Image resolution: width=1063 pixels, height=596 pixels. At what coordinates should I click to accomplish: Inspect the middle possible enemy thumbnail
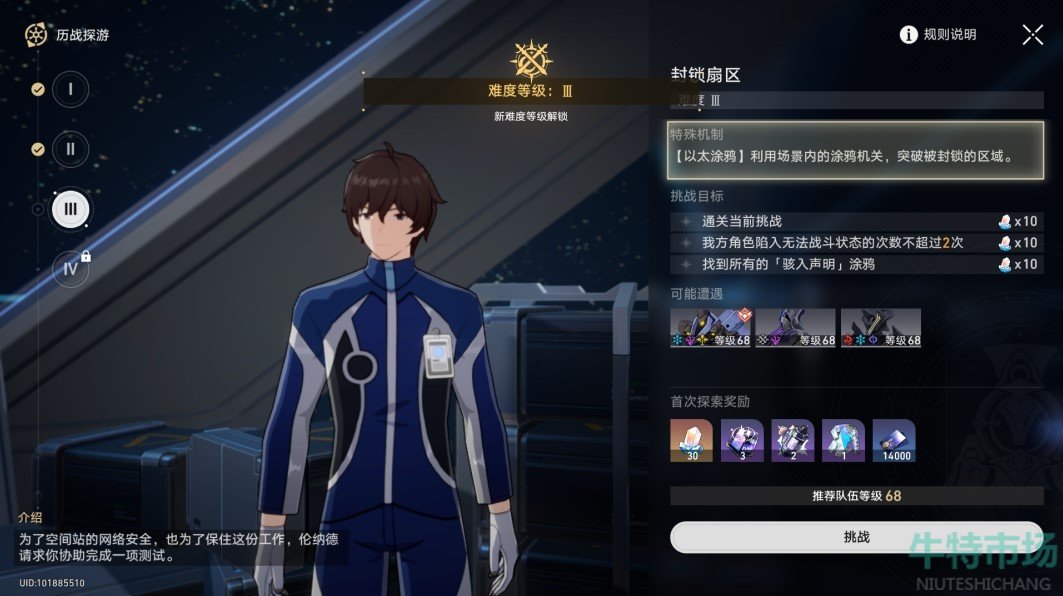click(x=795, y=328)
